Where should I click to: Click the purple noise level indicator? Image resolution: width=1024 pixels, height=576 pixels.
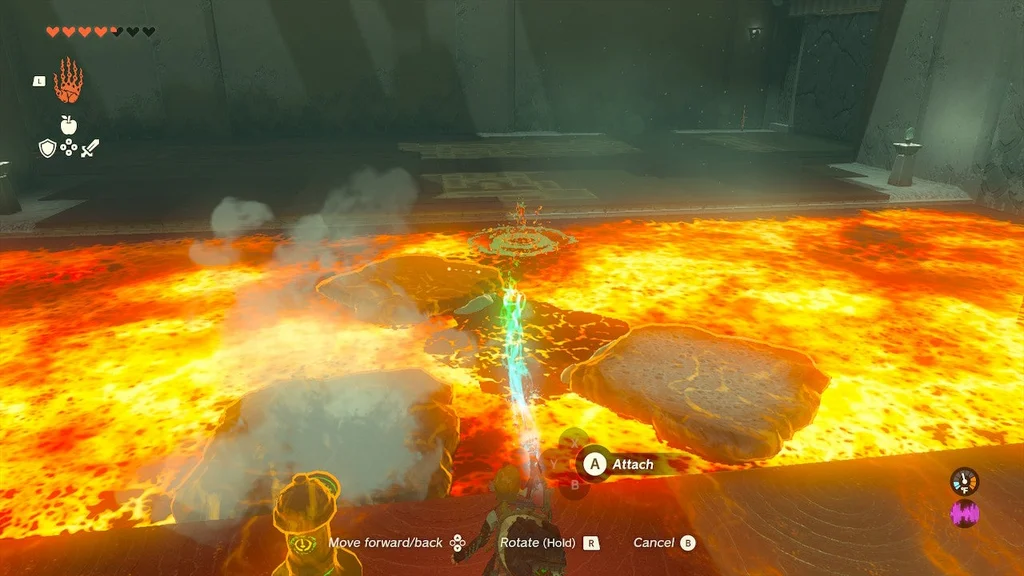point(964,514)
